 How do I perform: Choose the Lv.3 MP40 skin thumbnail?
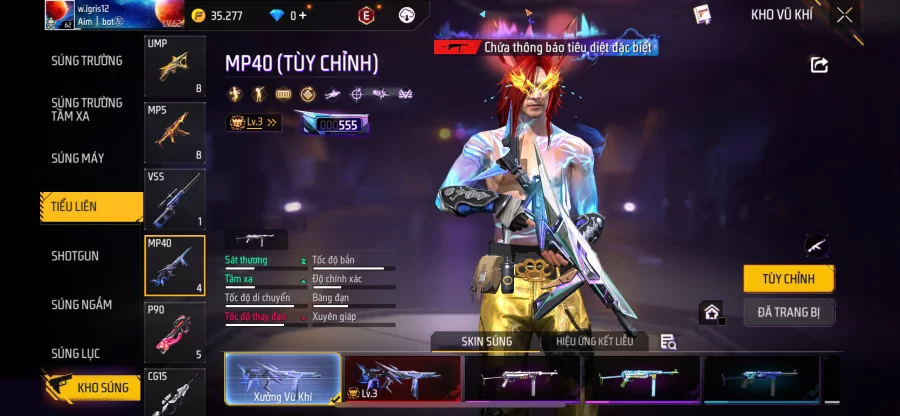coord(402,380)
